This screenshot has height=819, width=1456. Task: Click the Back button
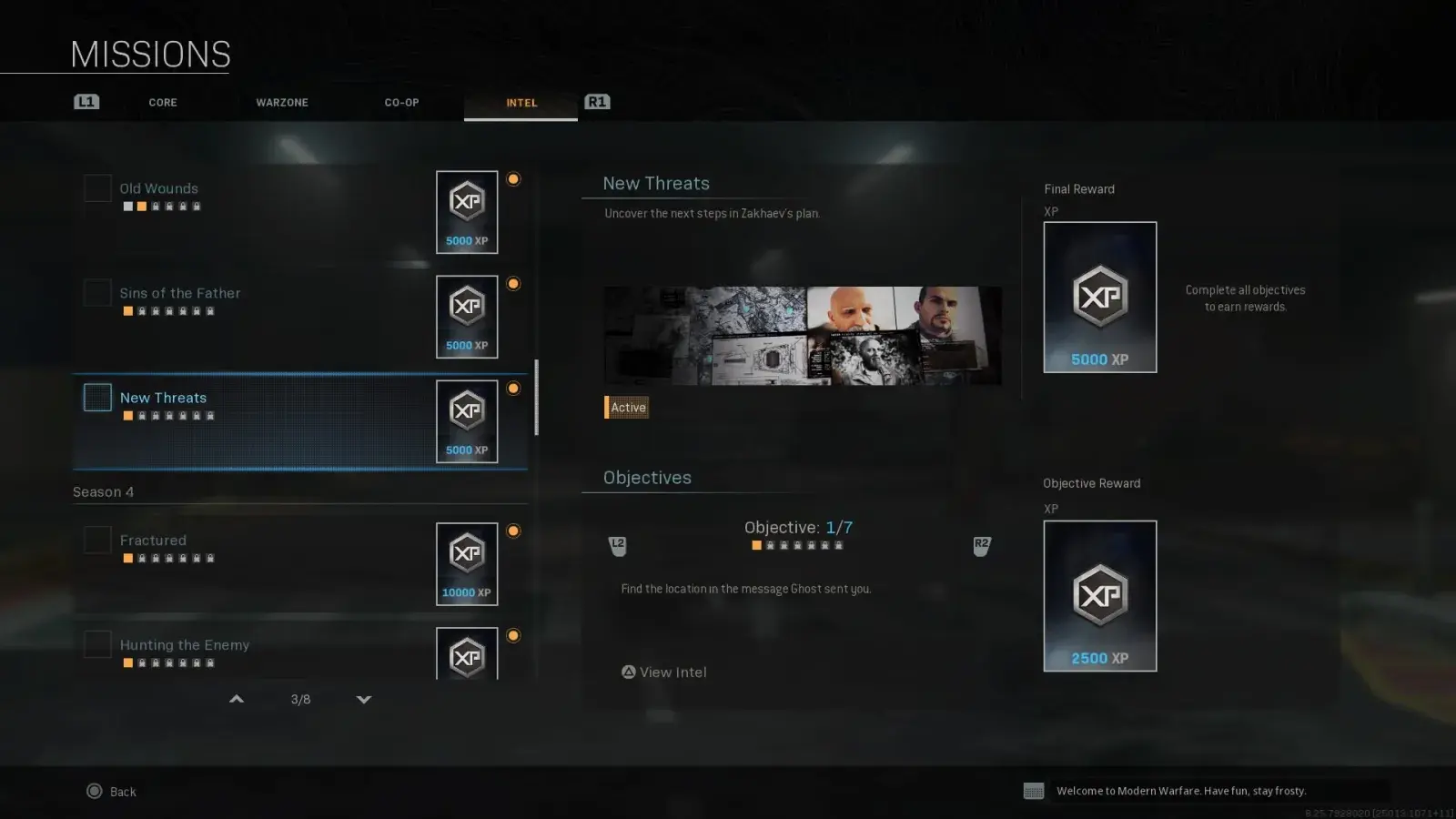[111, 791]
